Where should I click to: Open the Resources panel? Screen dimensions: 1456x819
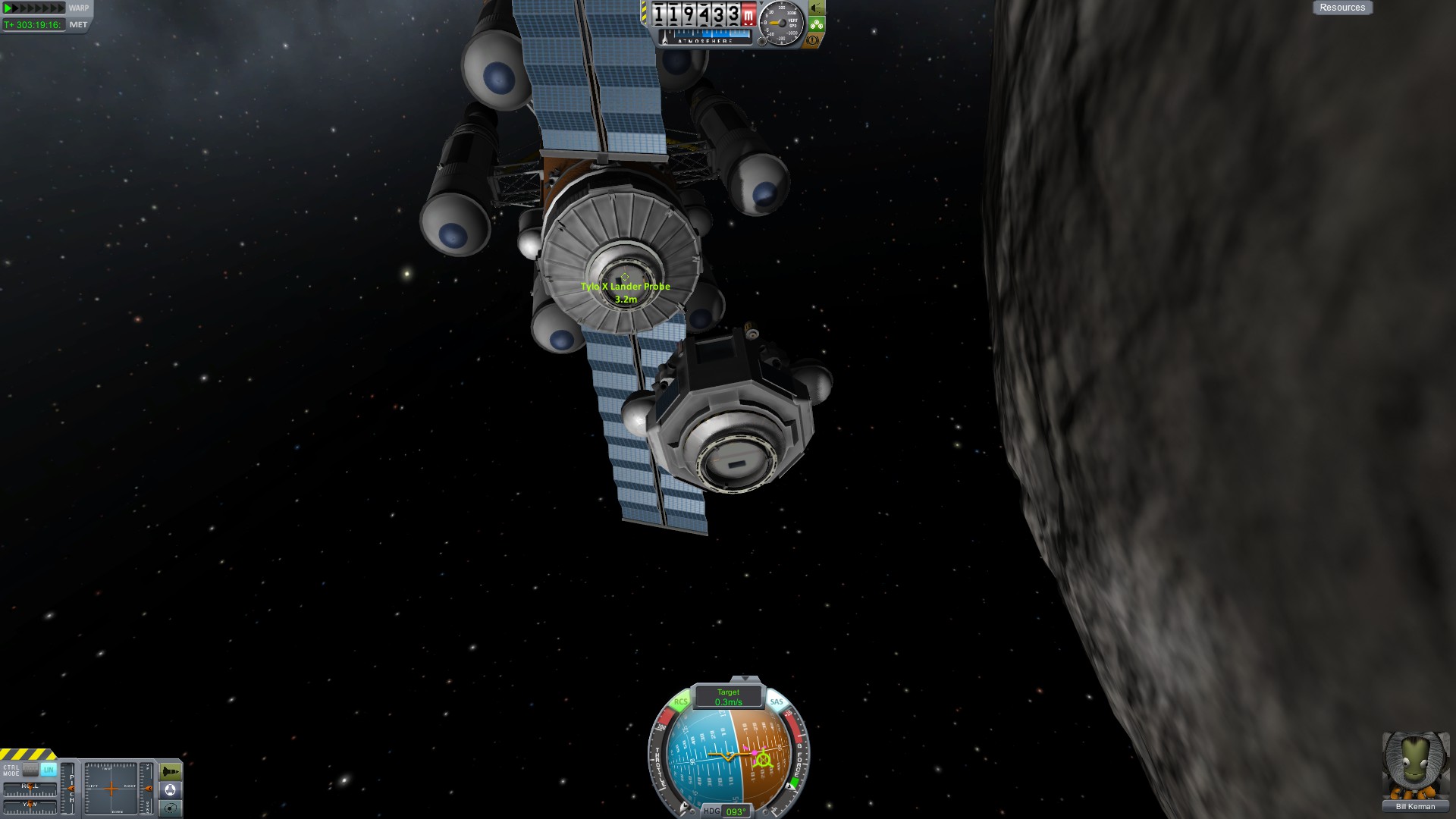[x=1341, y=8]
